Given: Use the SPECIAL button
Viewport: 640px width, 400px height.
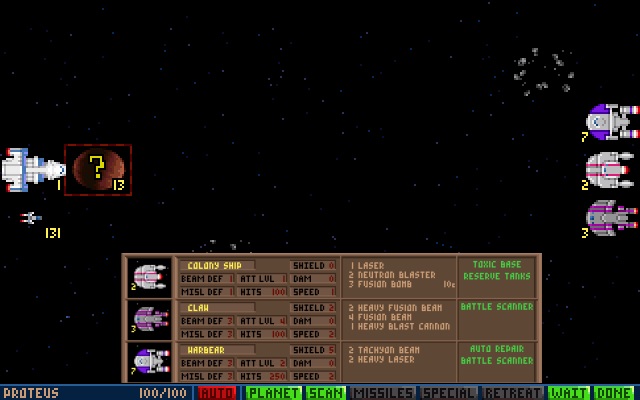Looking at the screenshot, I should click(x=447, y=393).
